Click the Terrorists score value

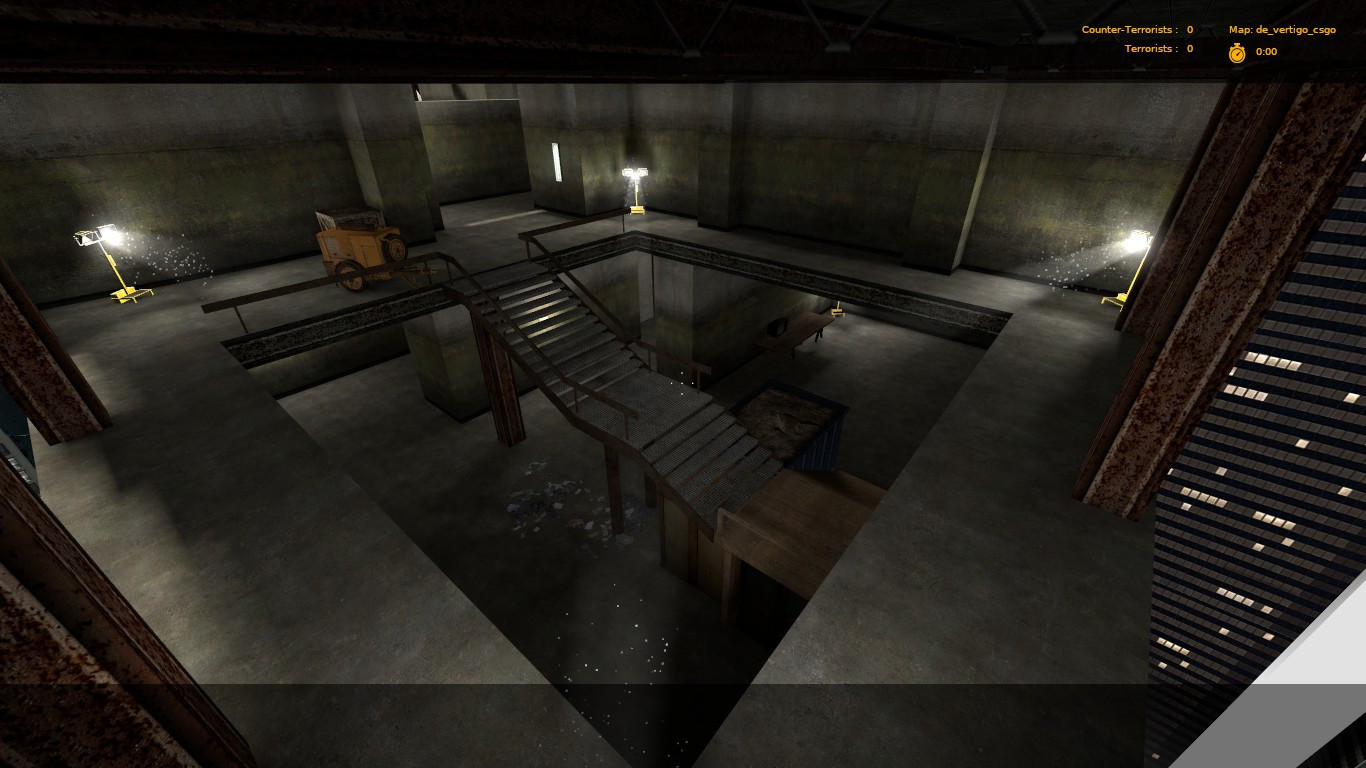[1188, 48]
